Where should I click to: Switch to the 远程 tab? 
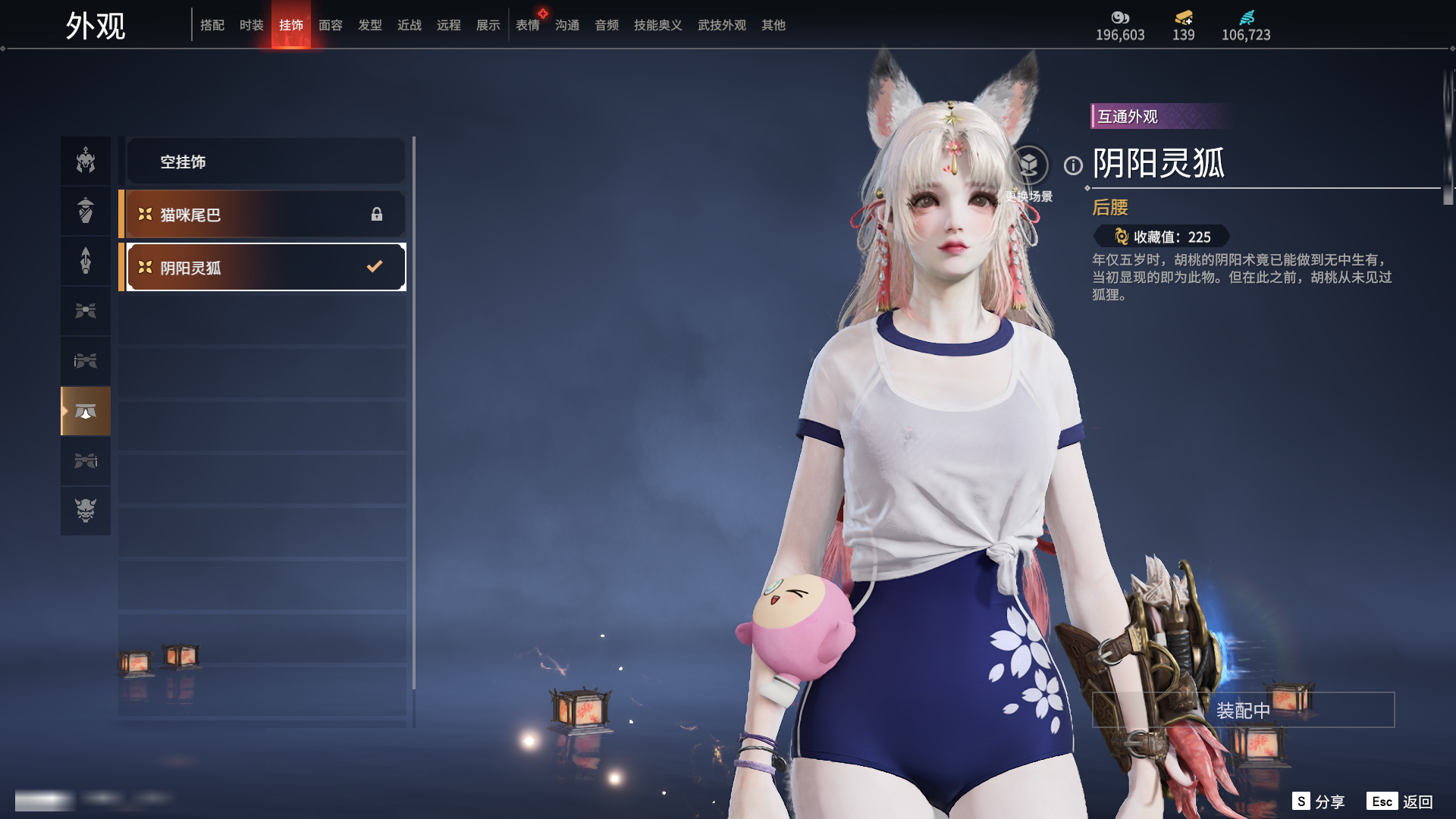[449, 25]
